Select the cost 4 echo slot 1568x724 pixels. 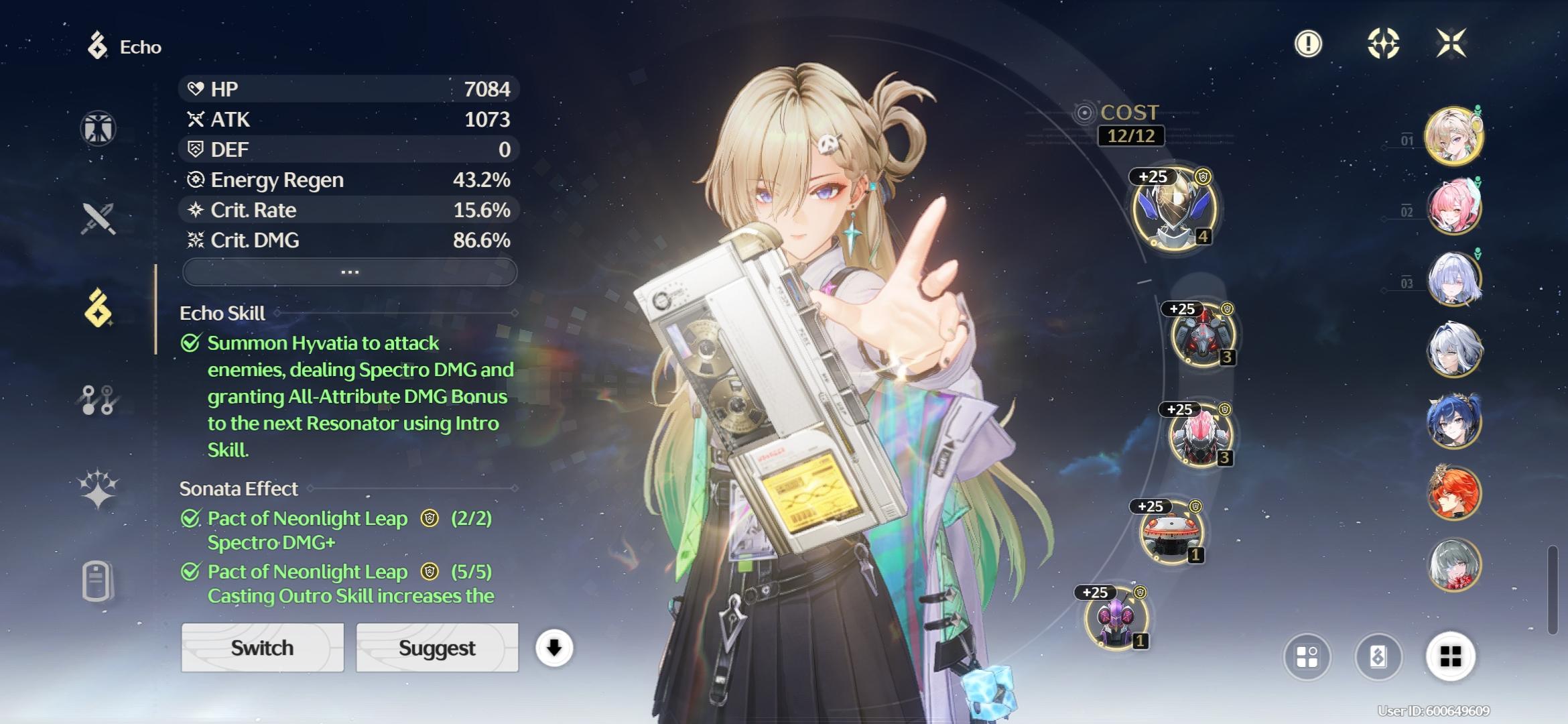tap(1173, 208)
